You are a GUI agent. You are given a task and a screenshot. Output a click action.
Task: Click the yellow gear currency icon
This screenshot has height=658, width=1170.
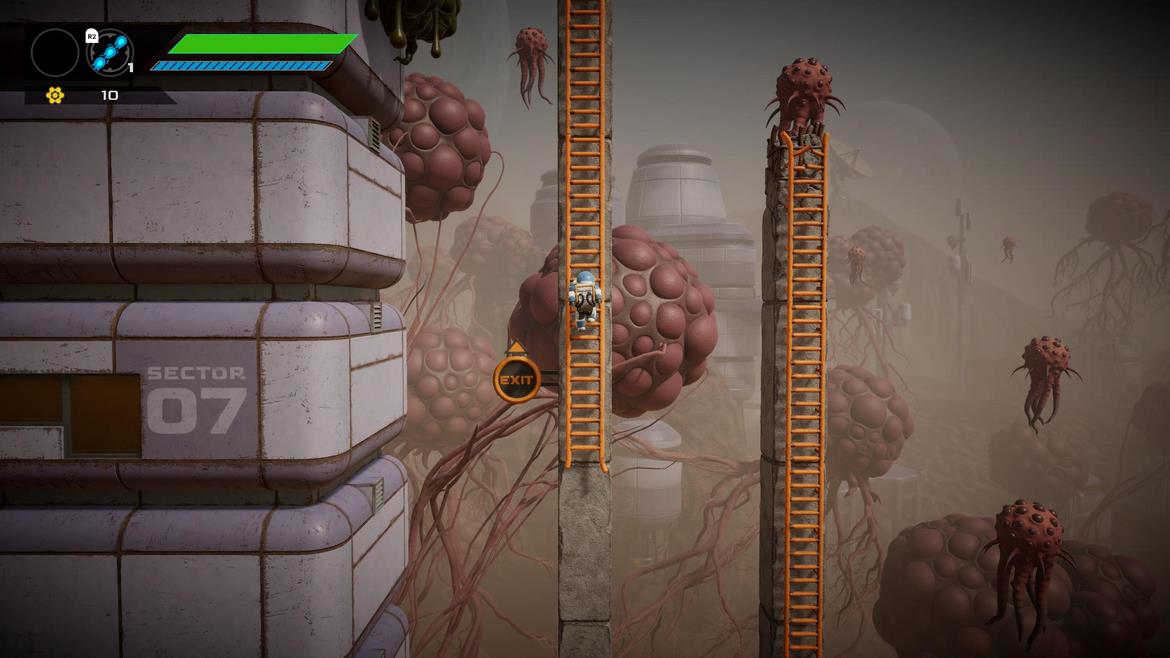55,95
